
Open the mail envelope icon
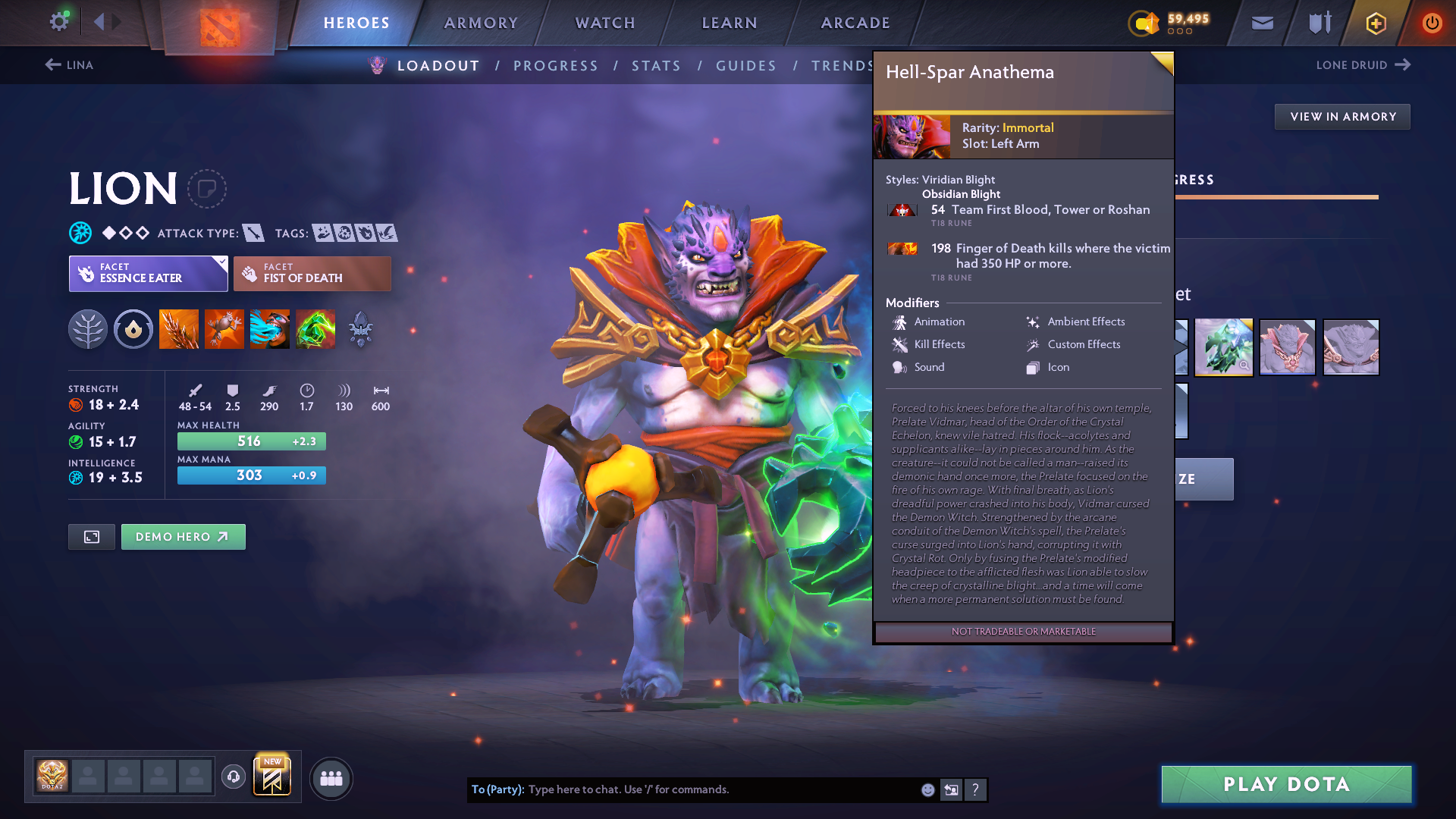tap(1262, 23)
